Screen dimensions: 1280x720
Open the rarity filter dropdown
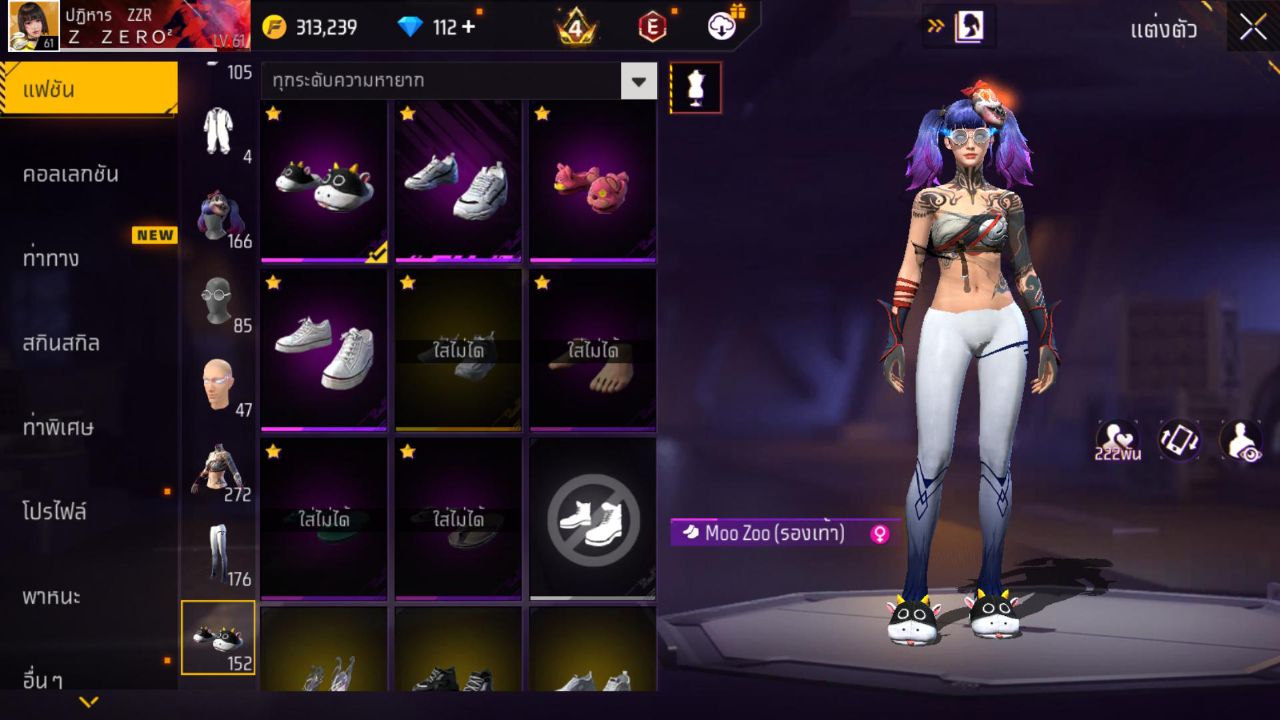point(638,81)
